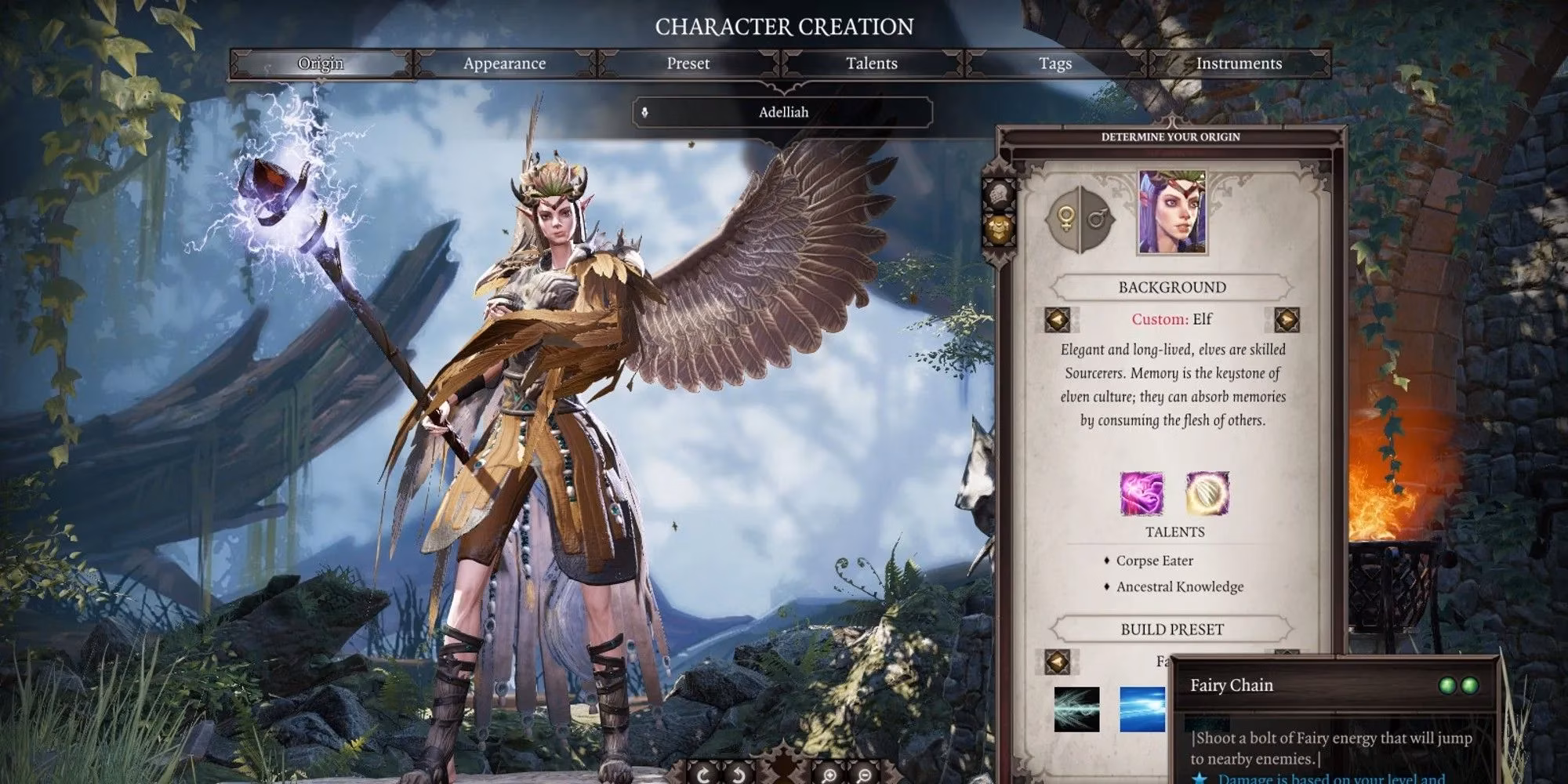Screen dimensions: 1568x784
Task: Open the Instruments tab
Action: (x=1239, y=64)
